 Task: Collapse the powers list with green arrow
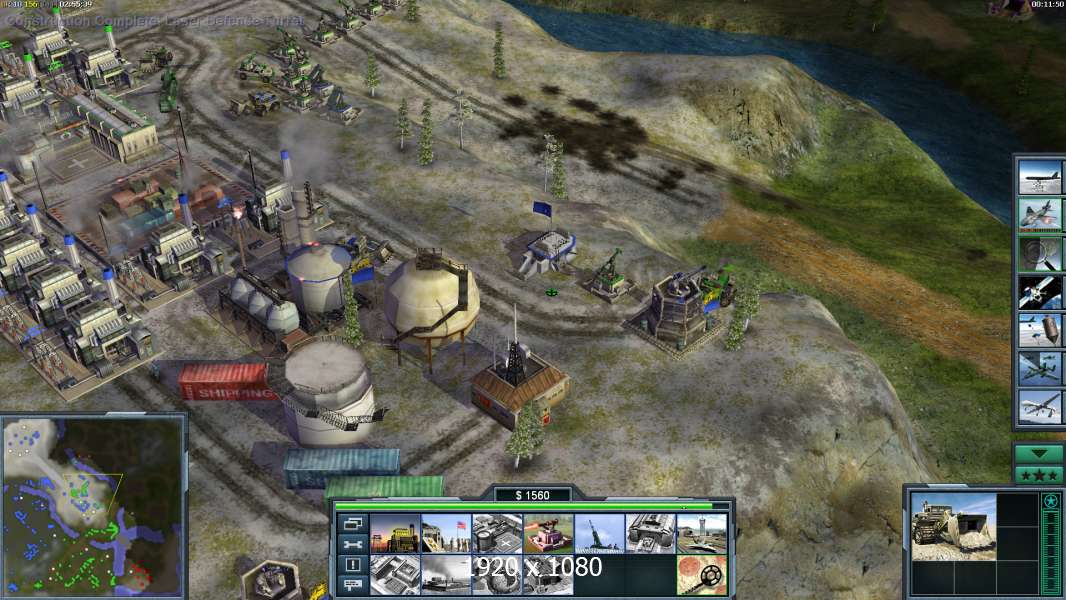(1039, 453)
